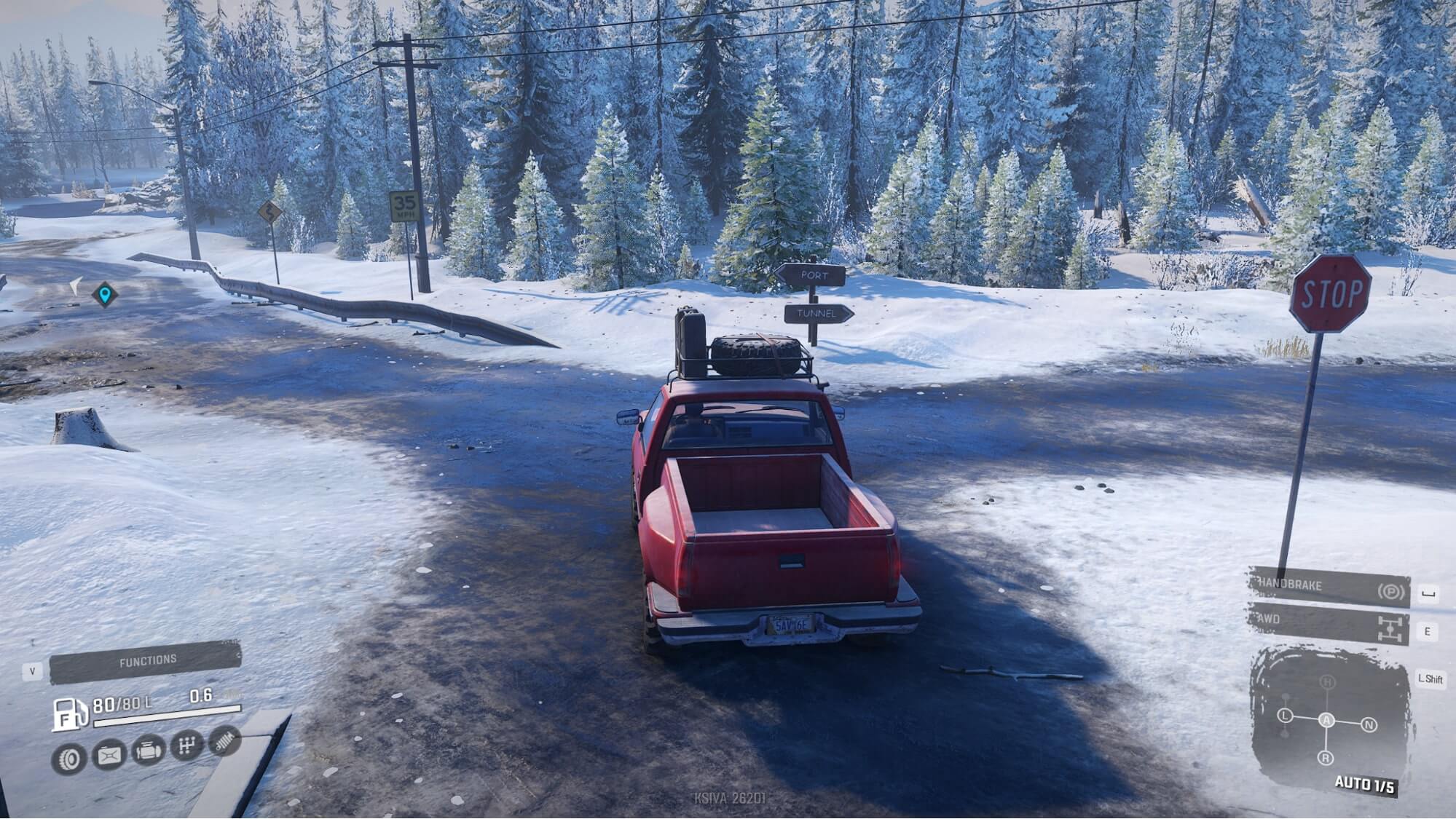Toggle the Handbrake control
The width and height of the screenshot is (1456, 819).
[x=1329, y=587]
